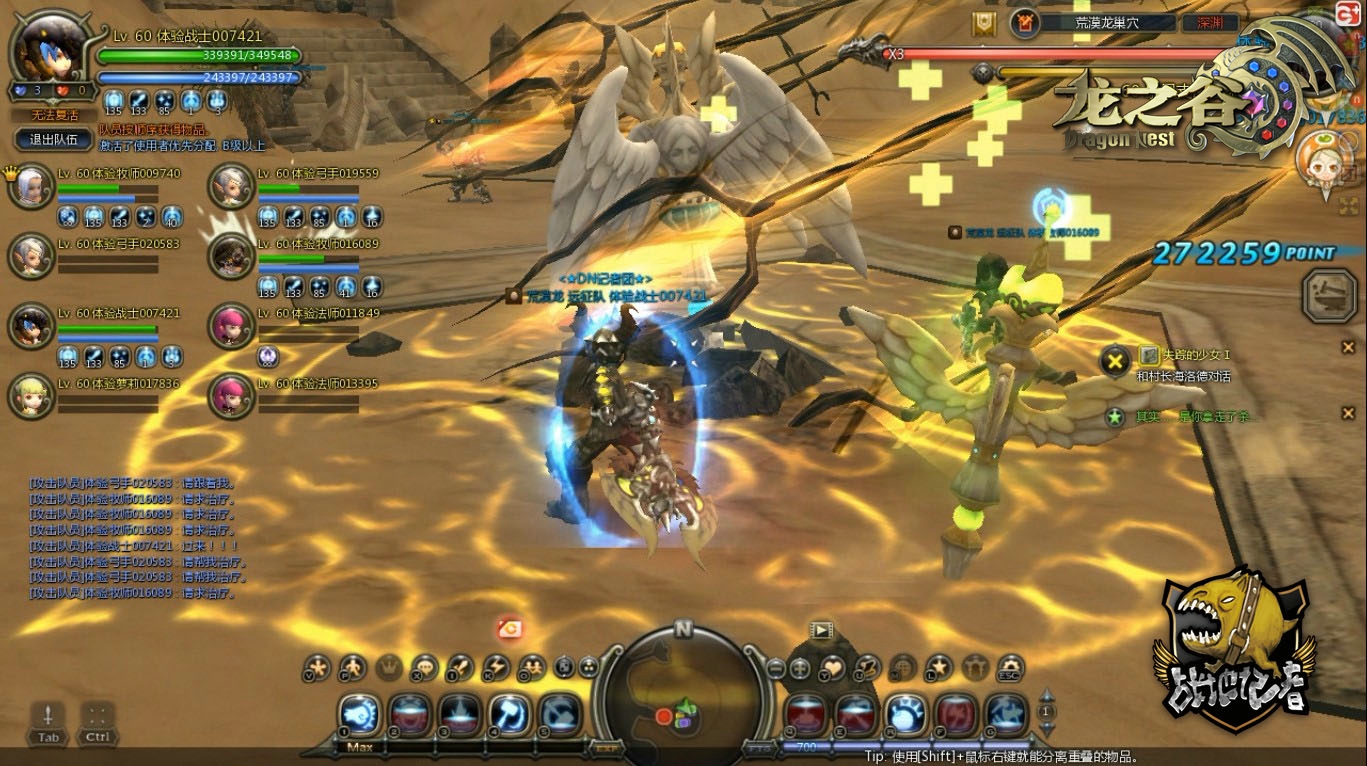The width and height of the screenshot is (1367, 766).
Task: Select party member 体验萝莉017836 portrait
Action: (31, 395)
